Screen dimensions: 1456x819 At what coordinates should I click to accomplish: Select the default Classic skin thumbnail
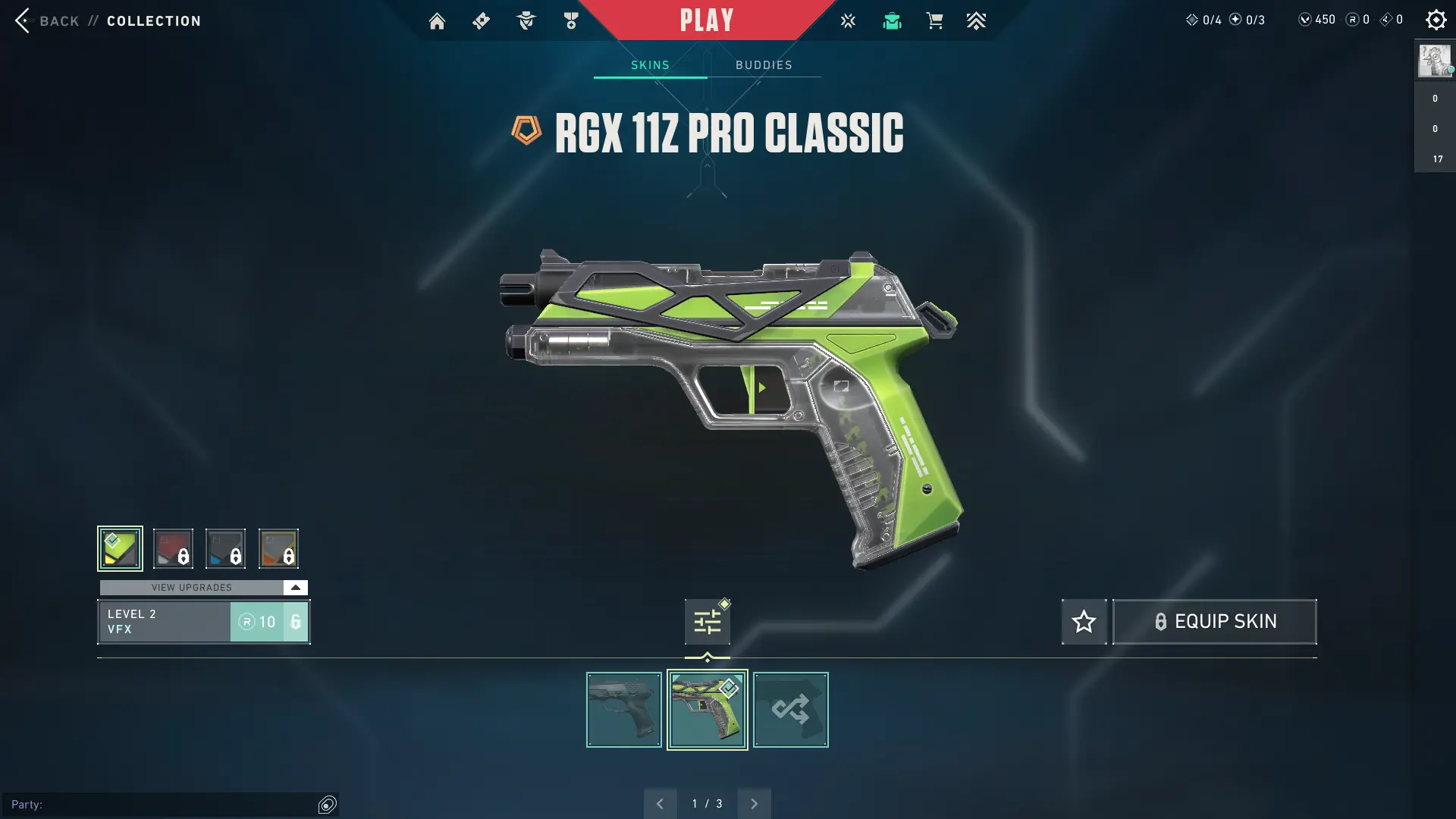coord(623,710)
